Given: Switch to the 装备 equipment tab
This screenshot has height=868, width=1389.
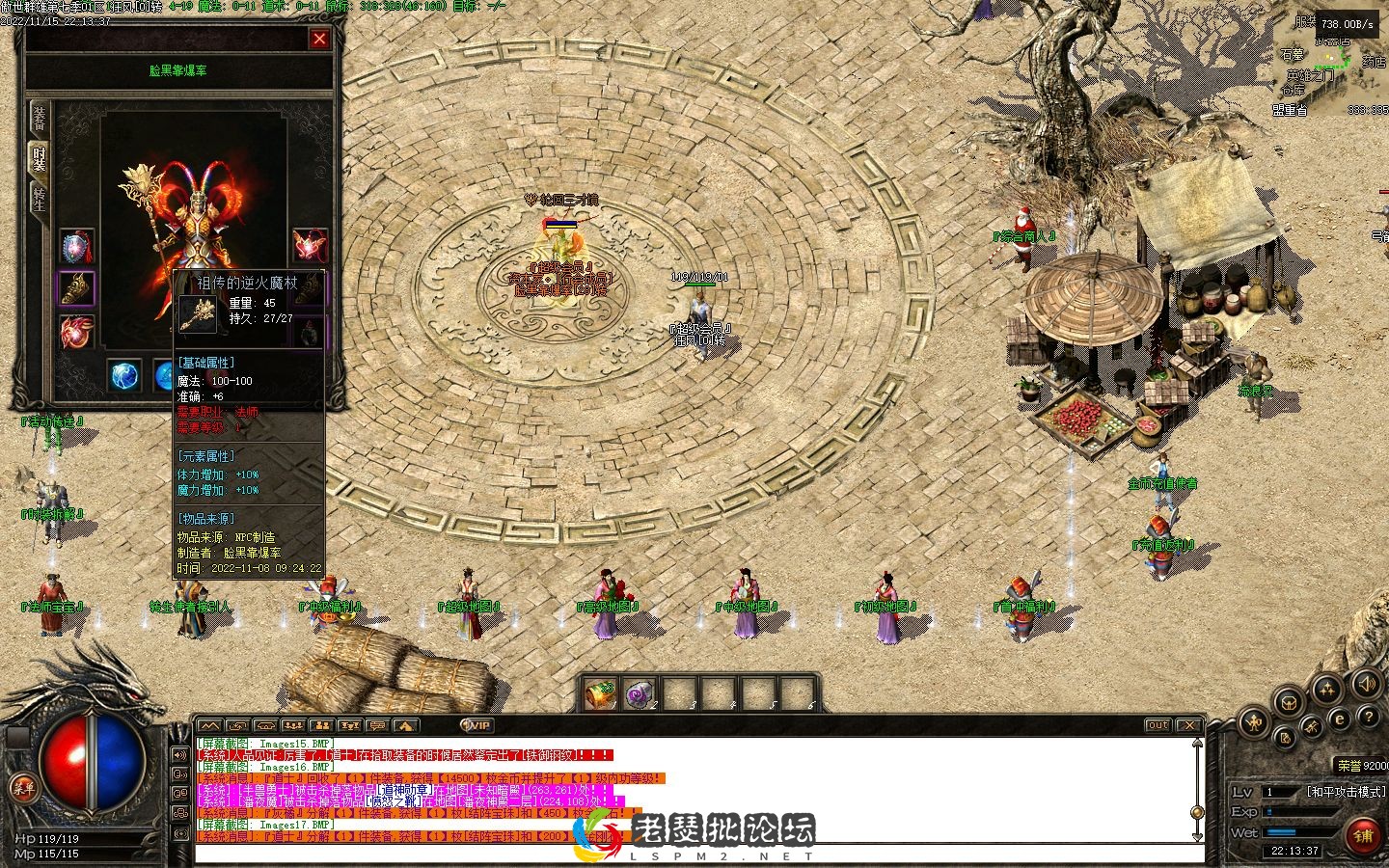Looking at the screenshot, I should tap(39, 117).
